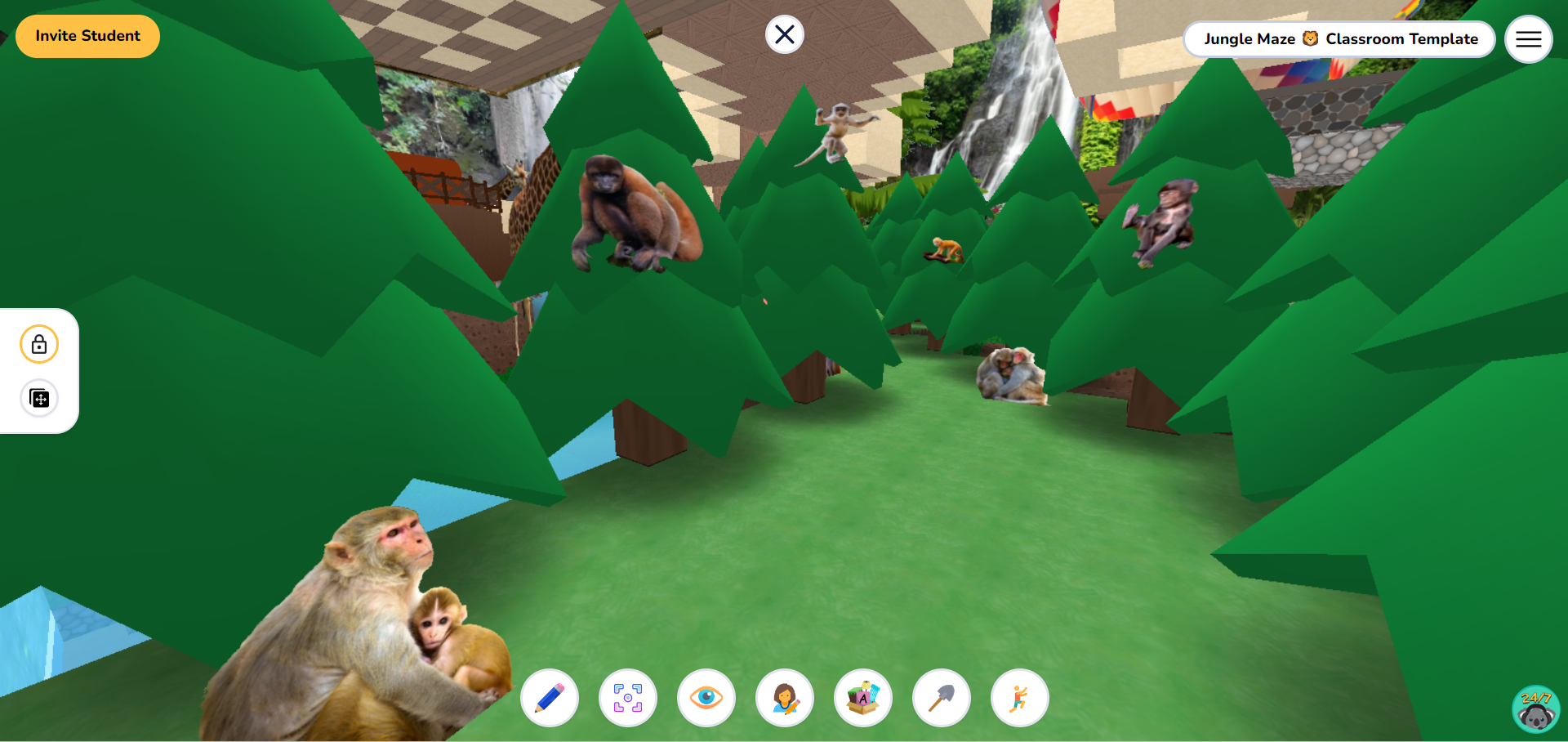Open the hamburger menu
This screenshot has width=1568, height=742.
click(x=1528, y=38)
